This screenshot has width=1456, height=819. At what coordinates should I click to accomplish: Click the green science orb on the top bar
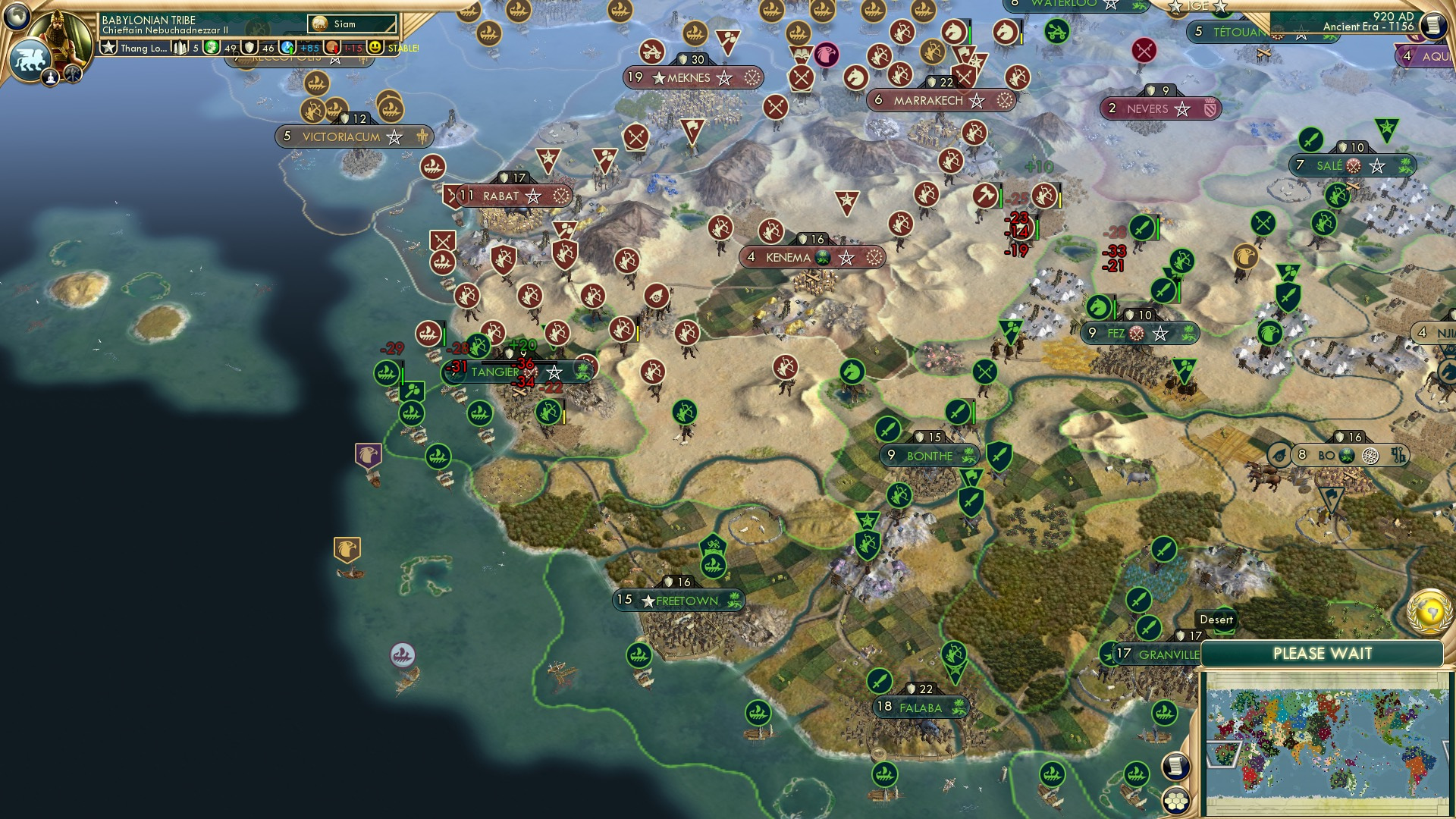coord(211,47)
